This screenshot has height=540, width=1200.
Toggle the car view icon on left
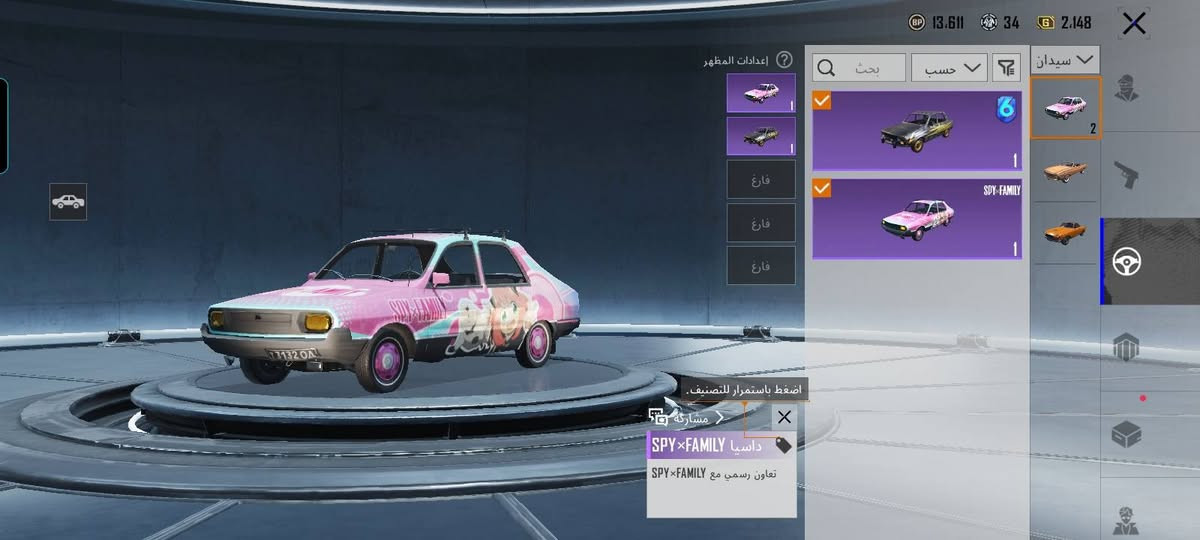[68, 202]
